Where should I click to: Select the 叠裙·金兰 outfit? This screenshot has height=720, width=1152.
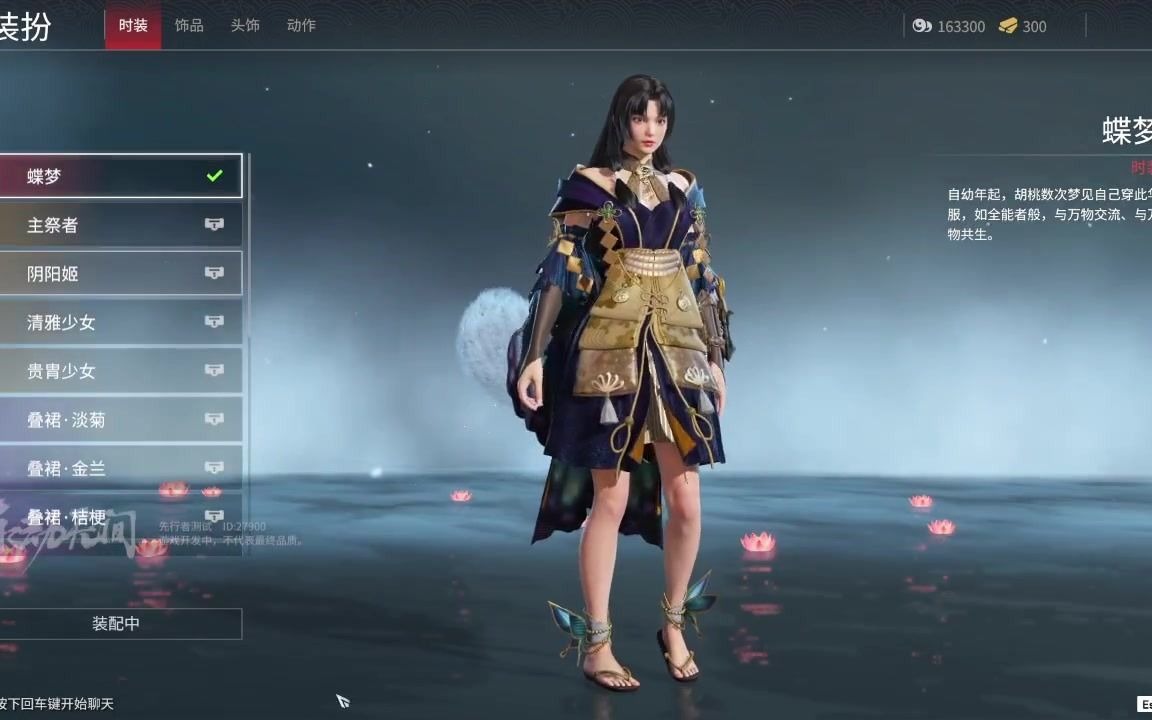click(x=120, y=468)
